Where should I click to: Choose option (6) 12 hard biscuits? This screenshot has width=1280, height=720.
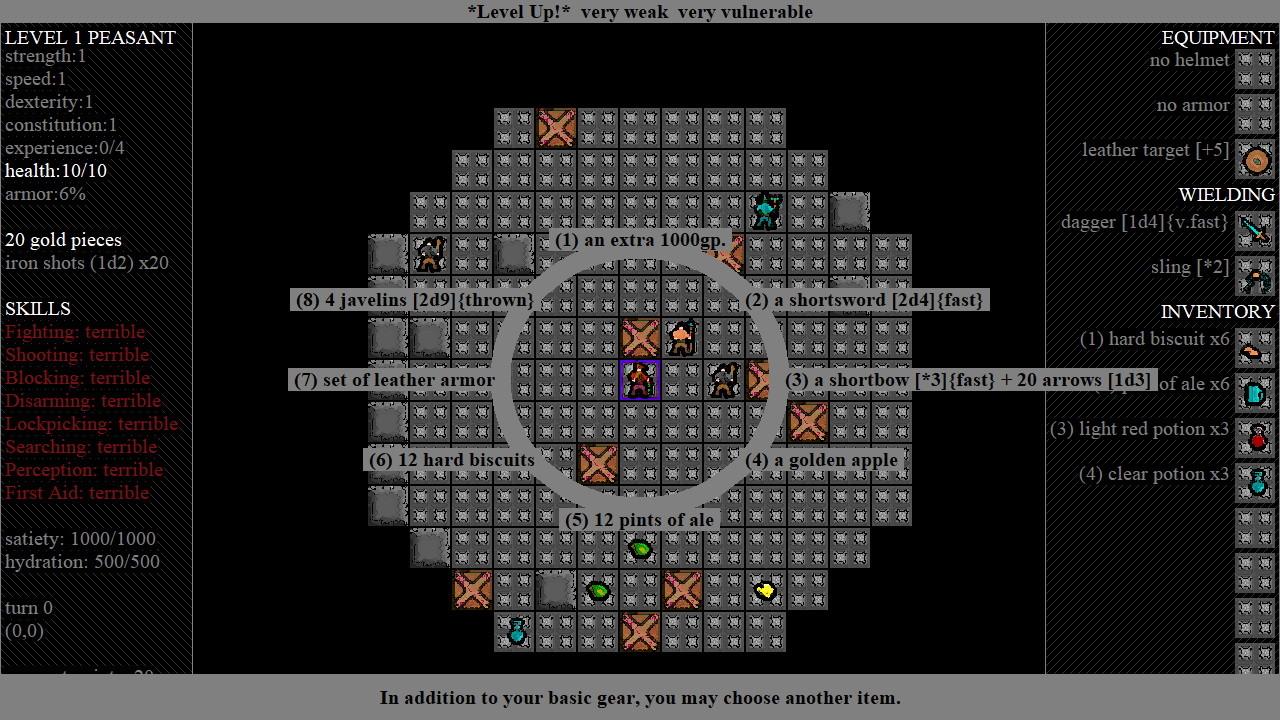click(x=451, y=460)
